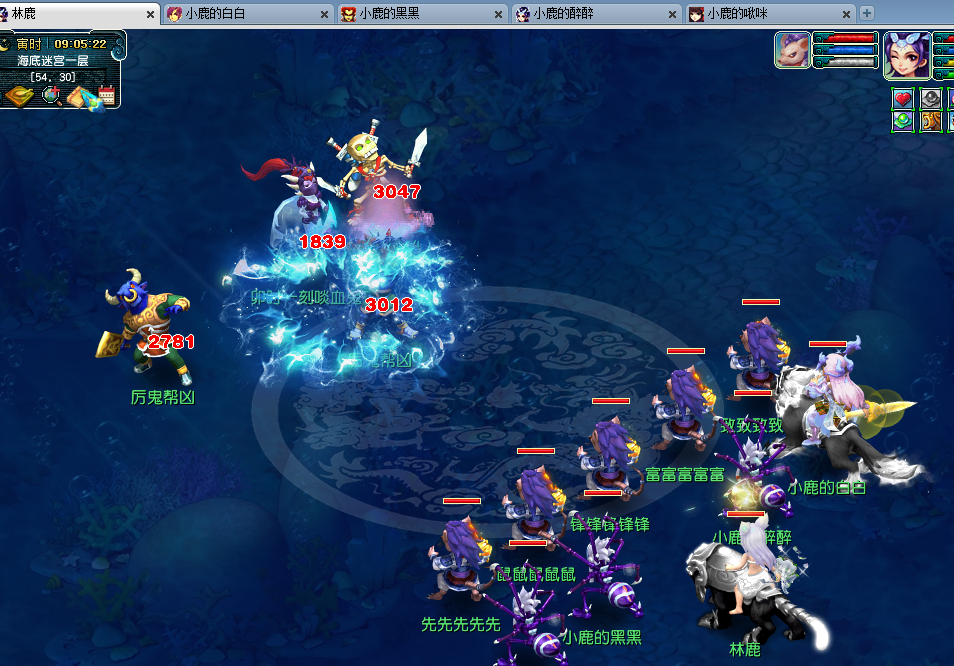This screenshot has height=666, width=954.
Task: Open the book and quill journal icon
Action: point(78,96)
